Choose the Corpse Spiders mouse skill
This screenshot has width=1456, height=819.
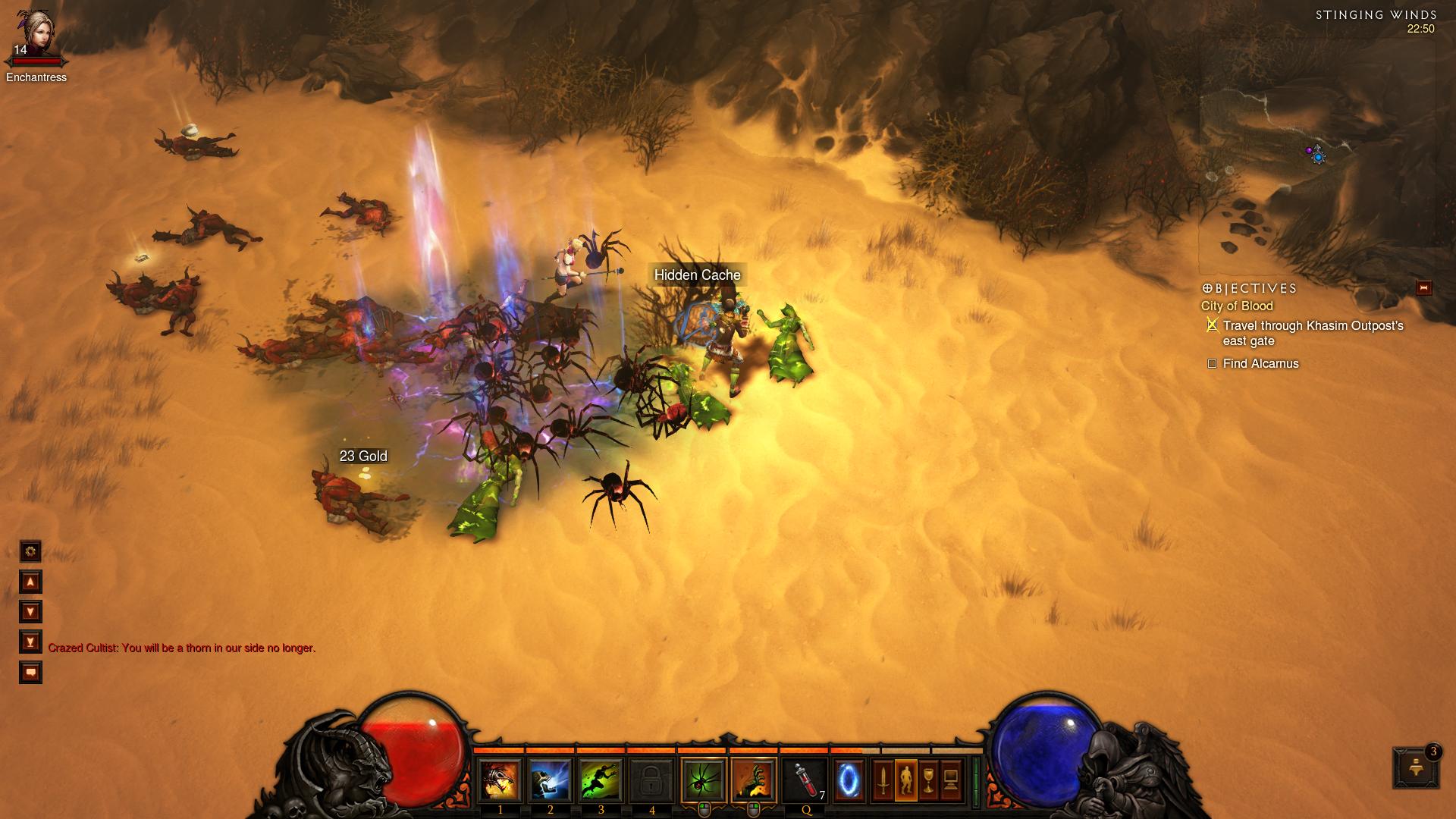704,780
